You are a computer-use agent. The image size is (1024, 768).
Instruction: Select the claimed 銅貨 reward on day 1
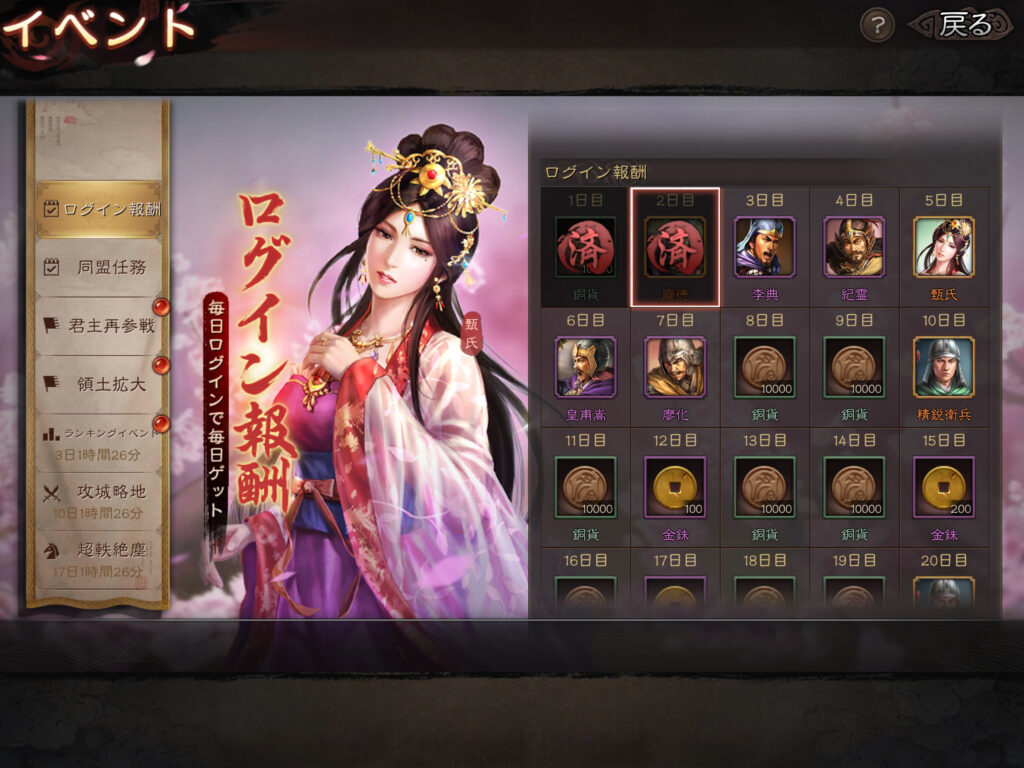[585, 247]
